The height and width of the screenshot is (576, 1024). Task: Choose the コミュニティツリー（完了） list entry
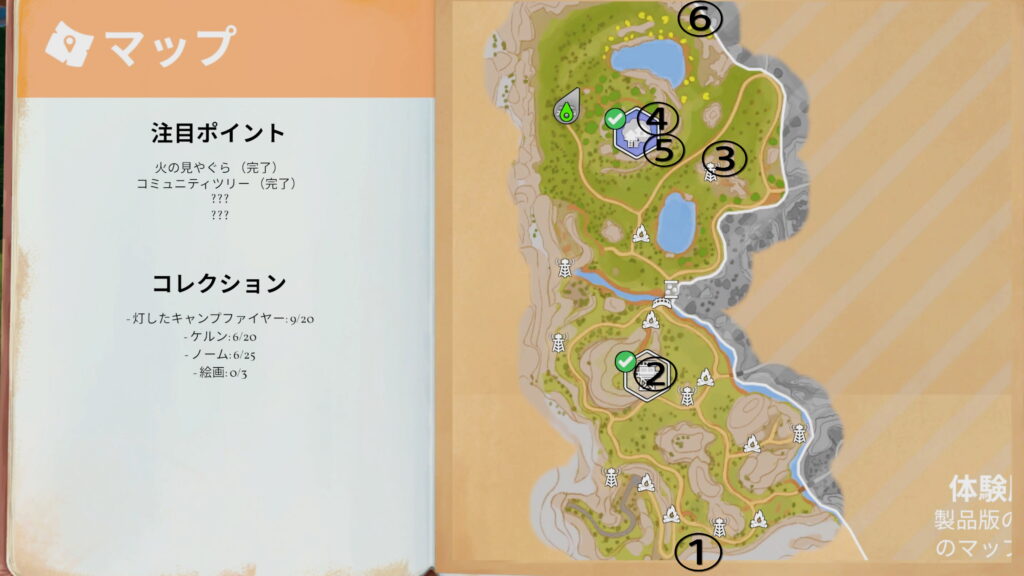click(x=217, y=183)
